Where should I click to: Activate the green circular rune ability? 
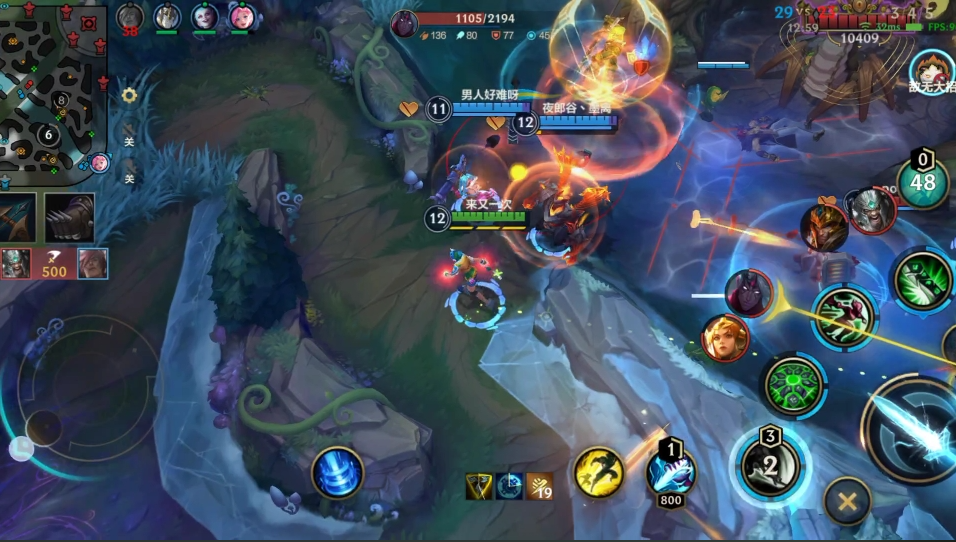[793, 385]
